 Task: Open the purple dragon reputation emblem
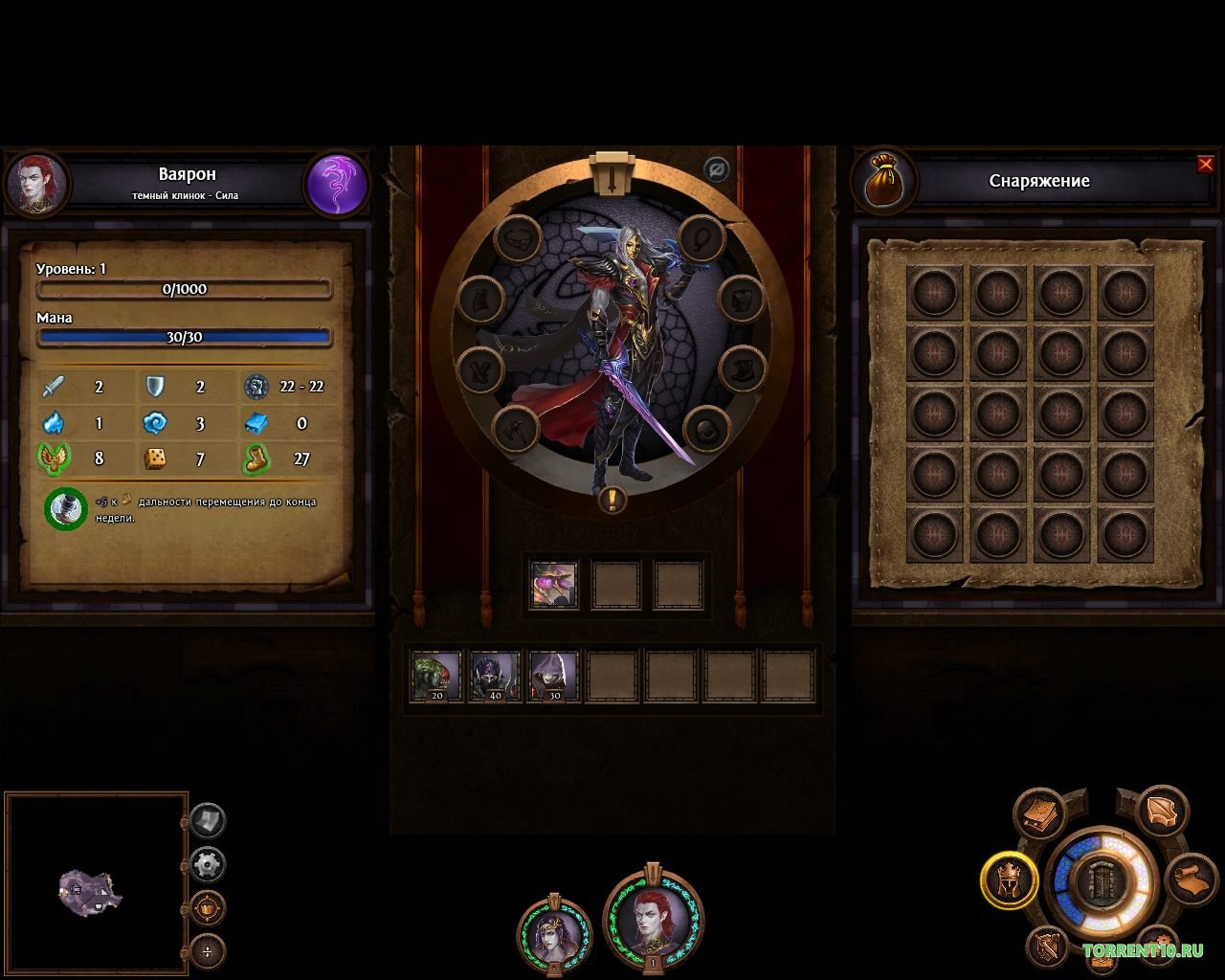tap(337, 185)
